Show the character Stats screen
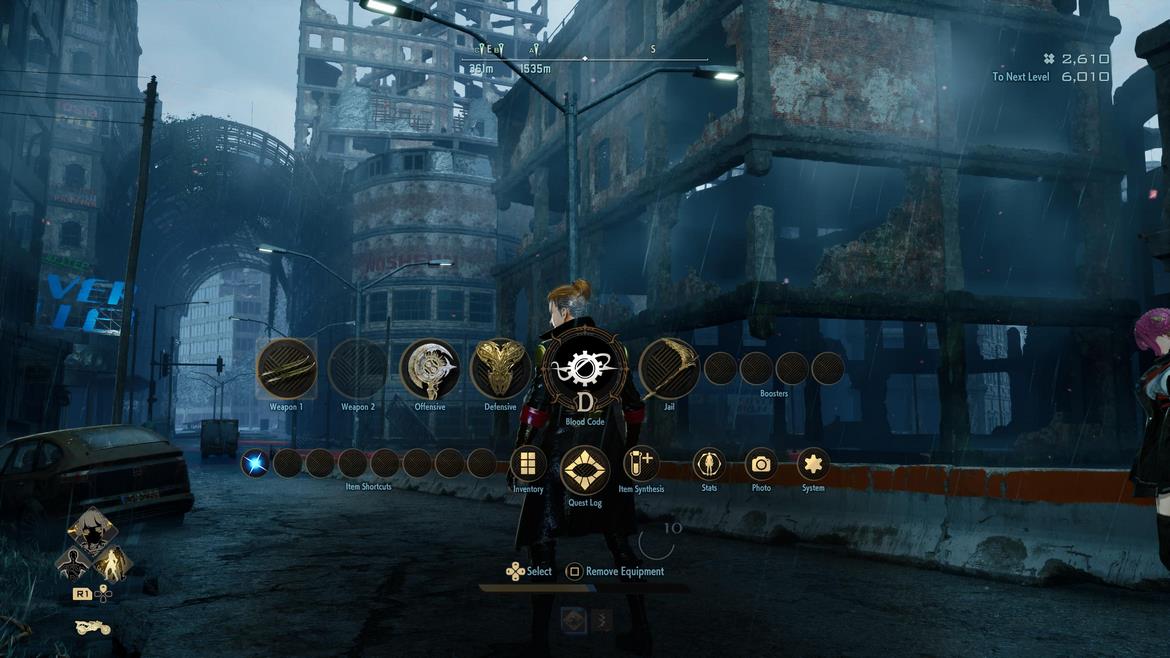 (x=709, y=464)
